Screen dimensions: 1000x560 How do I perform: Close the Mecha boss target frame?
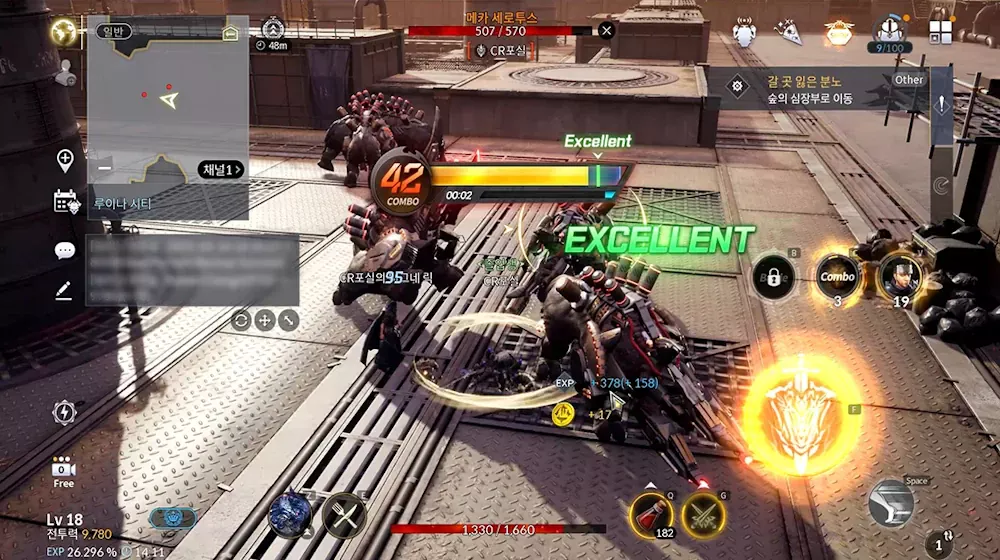pos(606,30)
